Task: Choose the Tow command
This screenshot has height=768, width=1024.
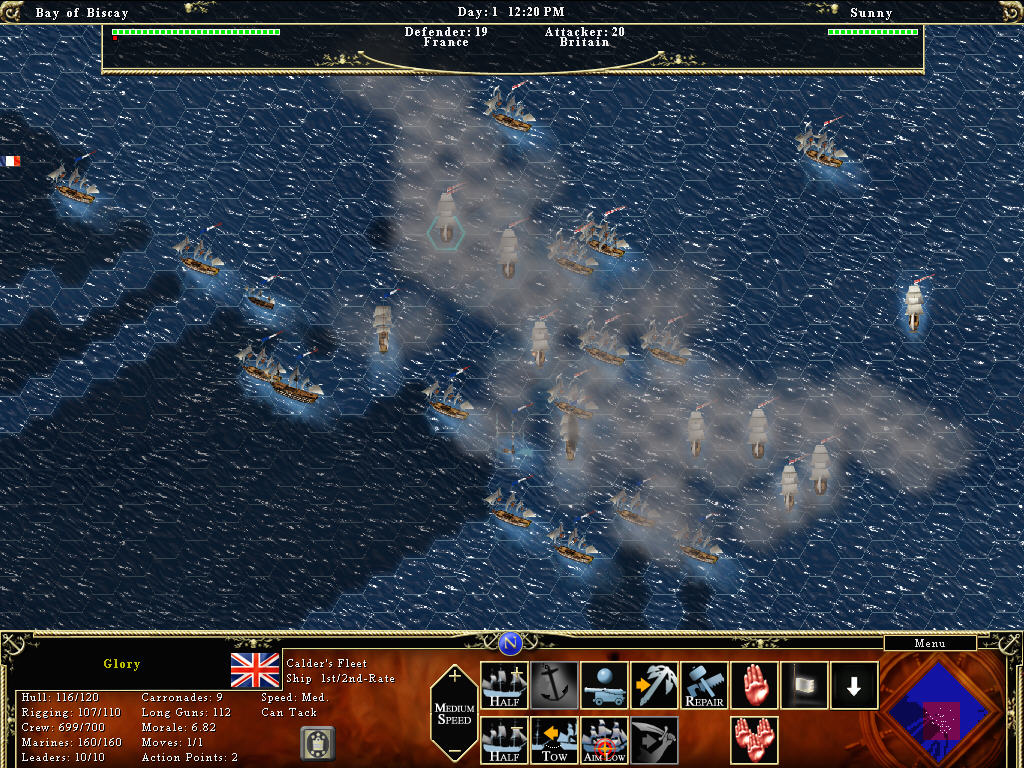Action: point(554,740)
